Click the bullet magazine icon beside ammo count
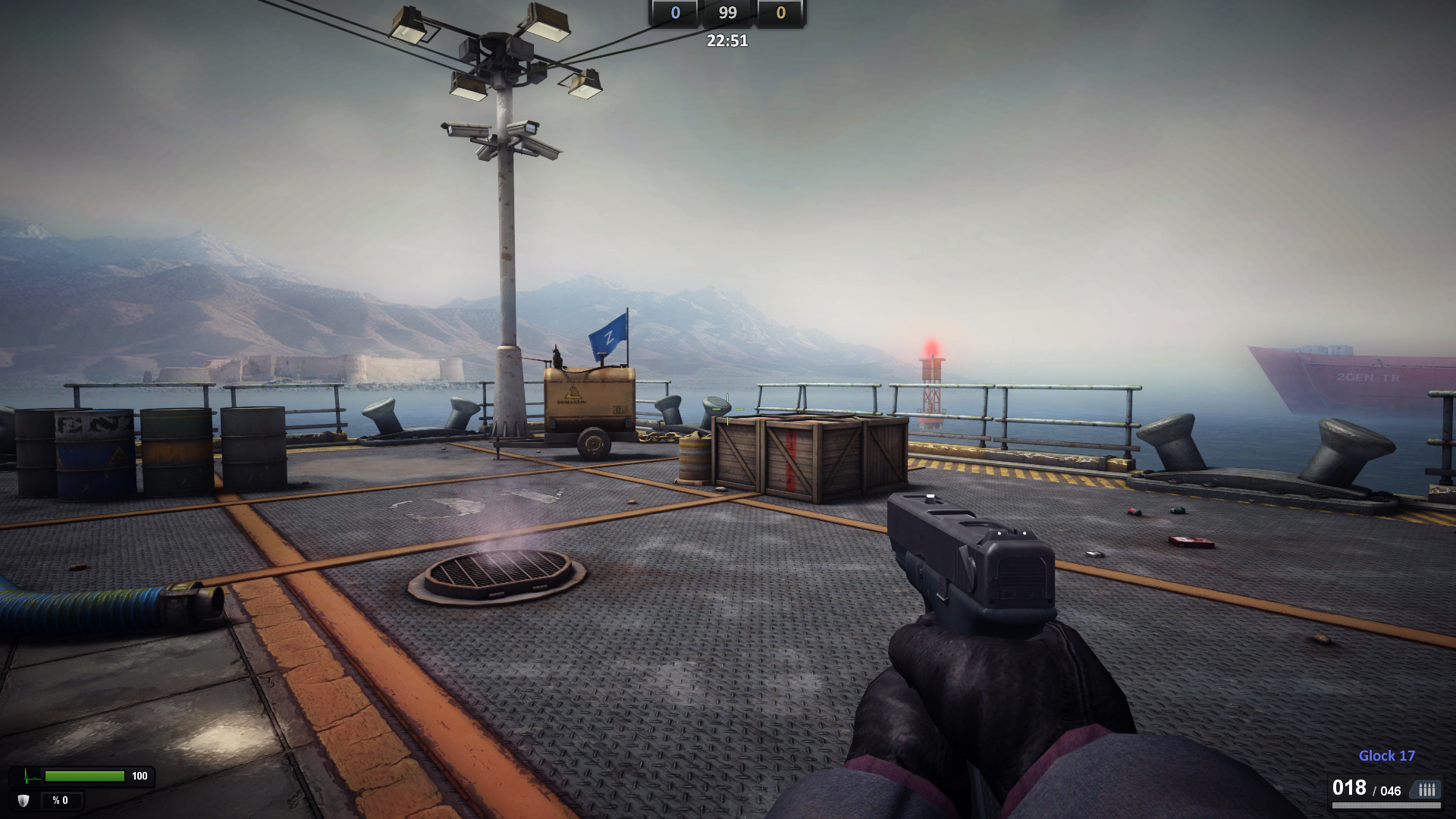This screenshot has width=1456, height=819. point(1426,789)
